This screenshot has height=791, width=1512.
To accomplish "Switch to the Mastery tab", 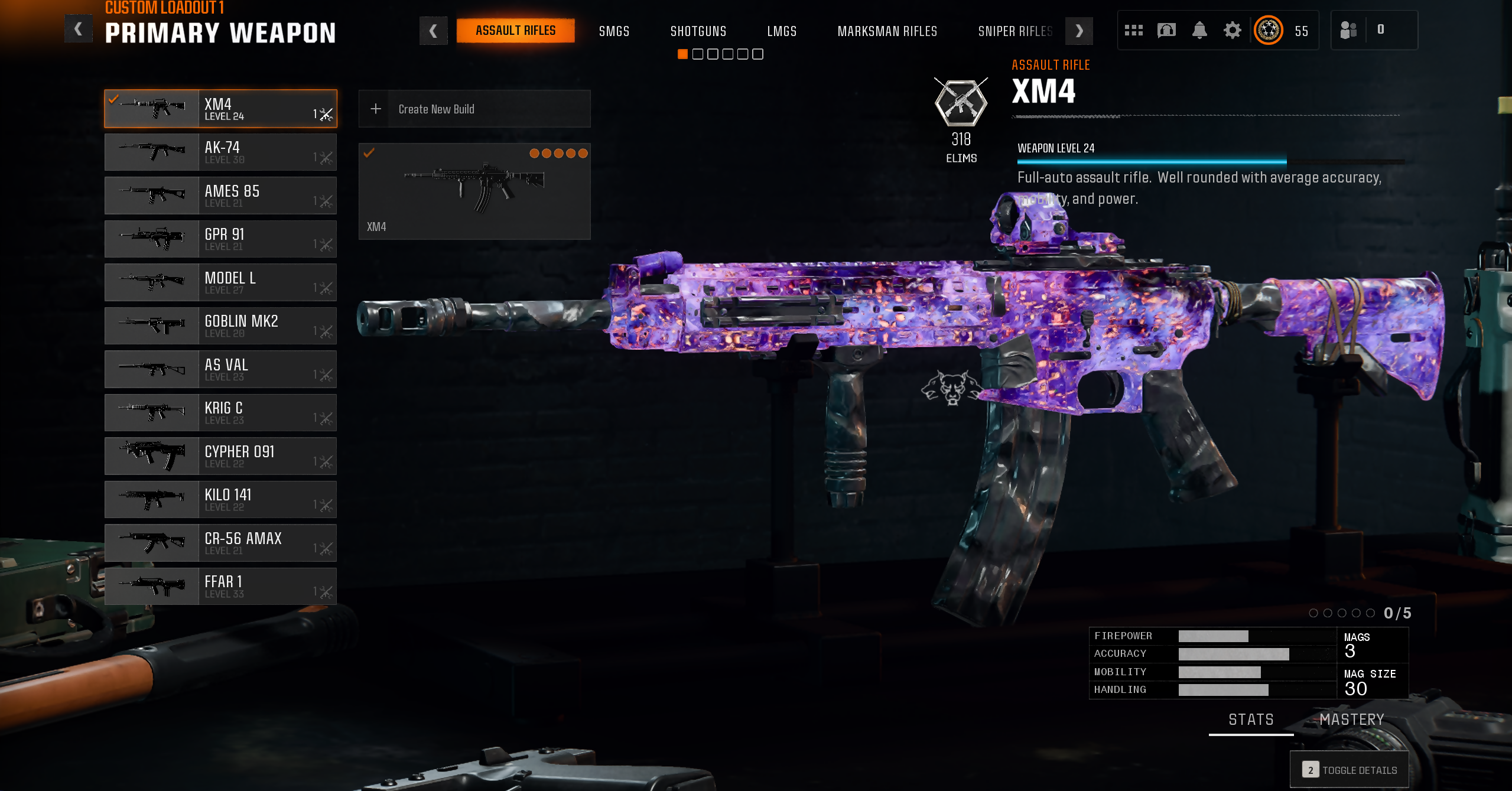I will click(1352, 720).
